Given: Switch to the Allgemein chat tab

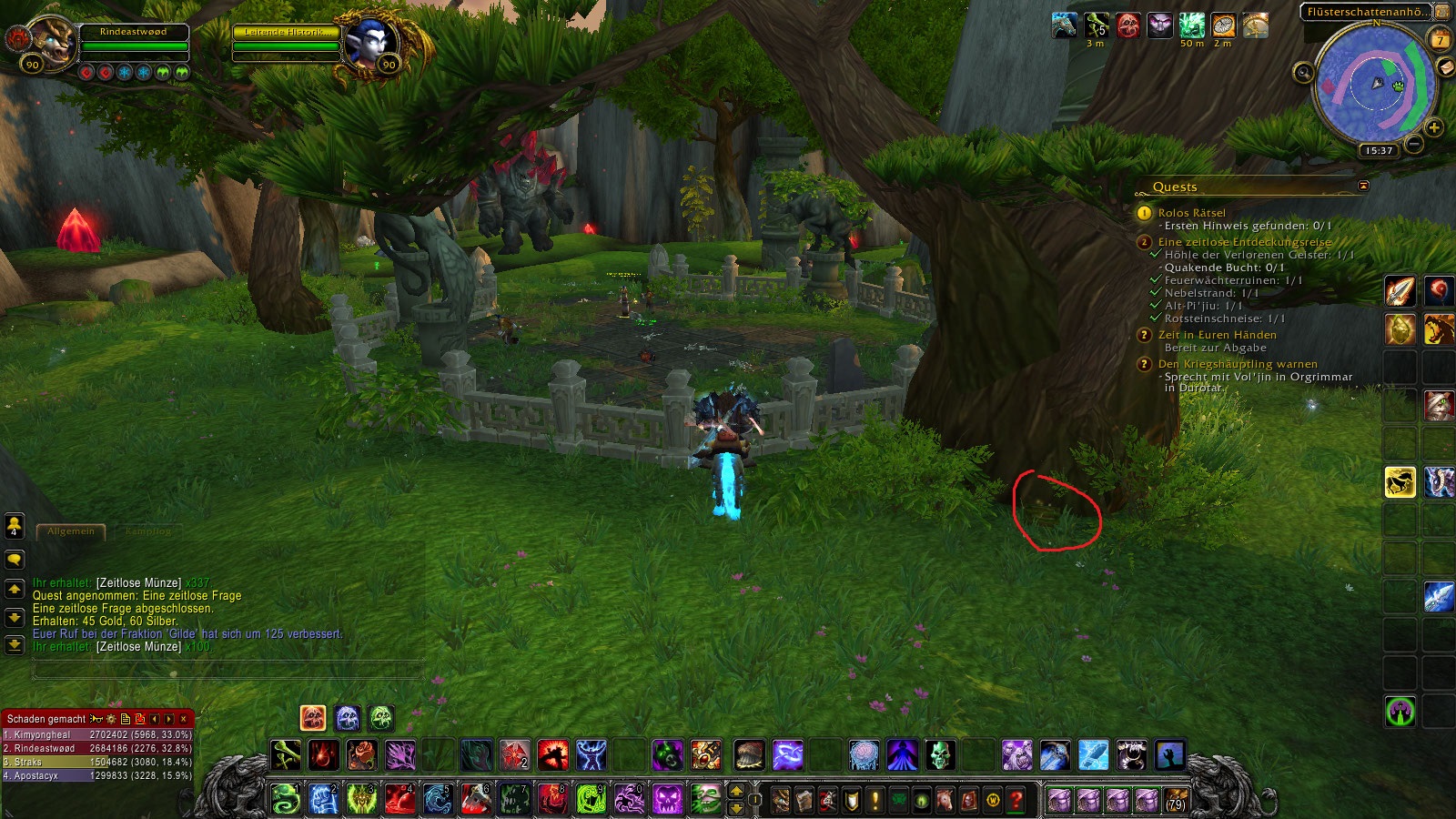Looking at the screenshot, I should 71,531.
